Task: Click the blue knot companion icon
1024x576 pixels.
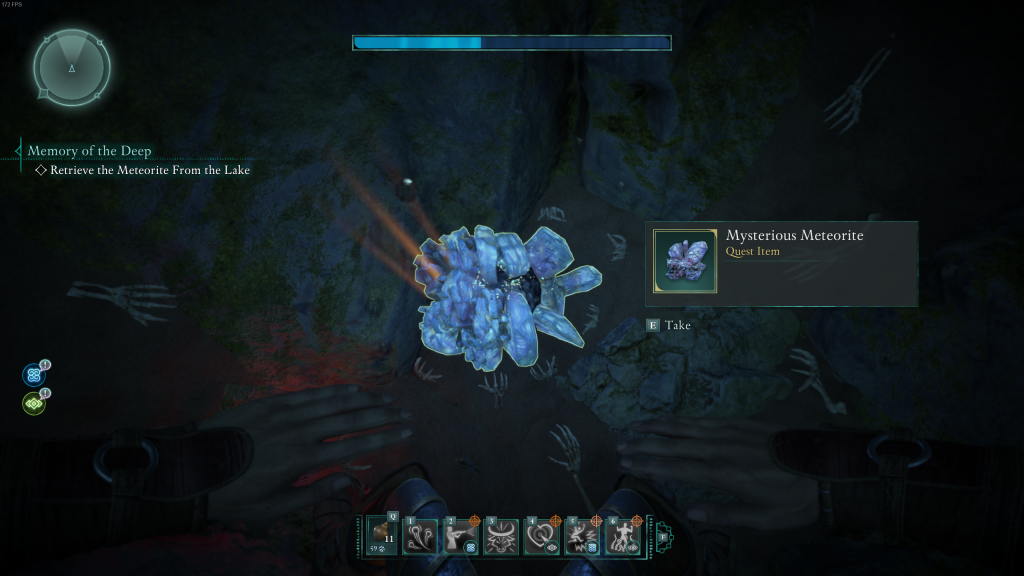Action: point(33,376)
